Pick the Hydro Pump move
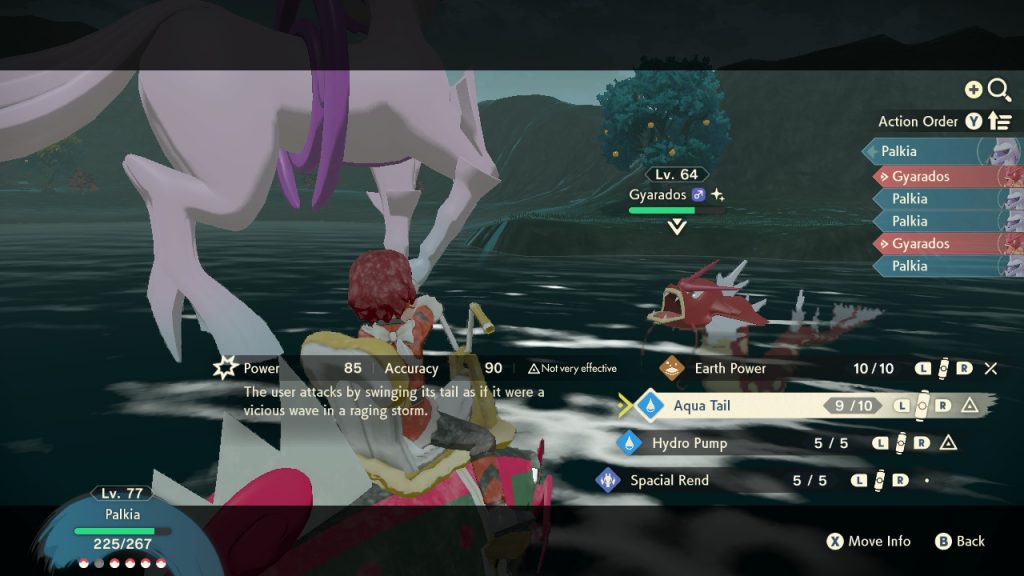Screen dimensions: 1024x576 coord(689,443)
